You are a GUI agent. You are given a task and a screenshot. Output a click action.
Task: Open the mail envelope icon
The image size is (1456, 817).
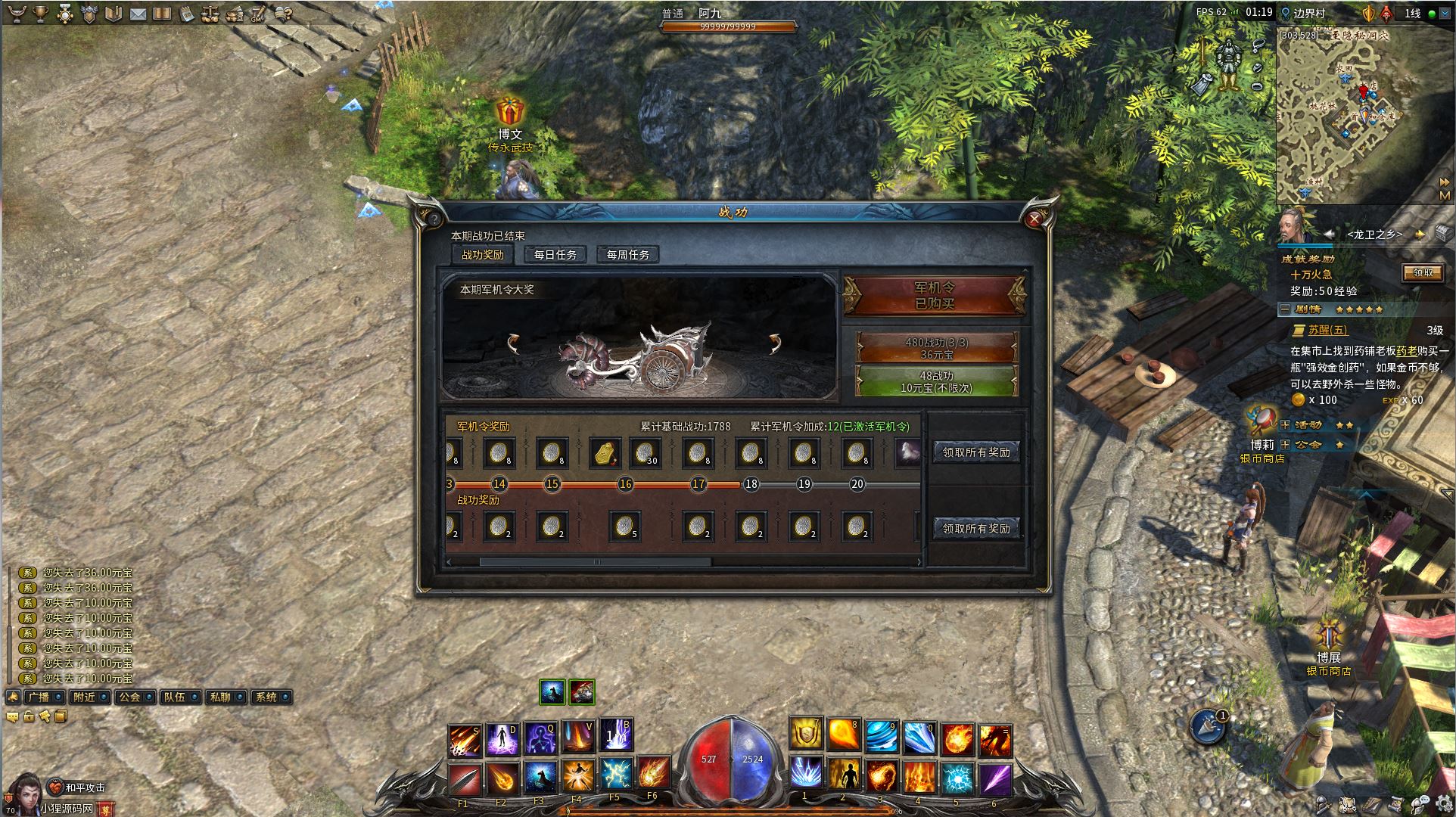coord(138,14)
